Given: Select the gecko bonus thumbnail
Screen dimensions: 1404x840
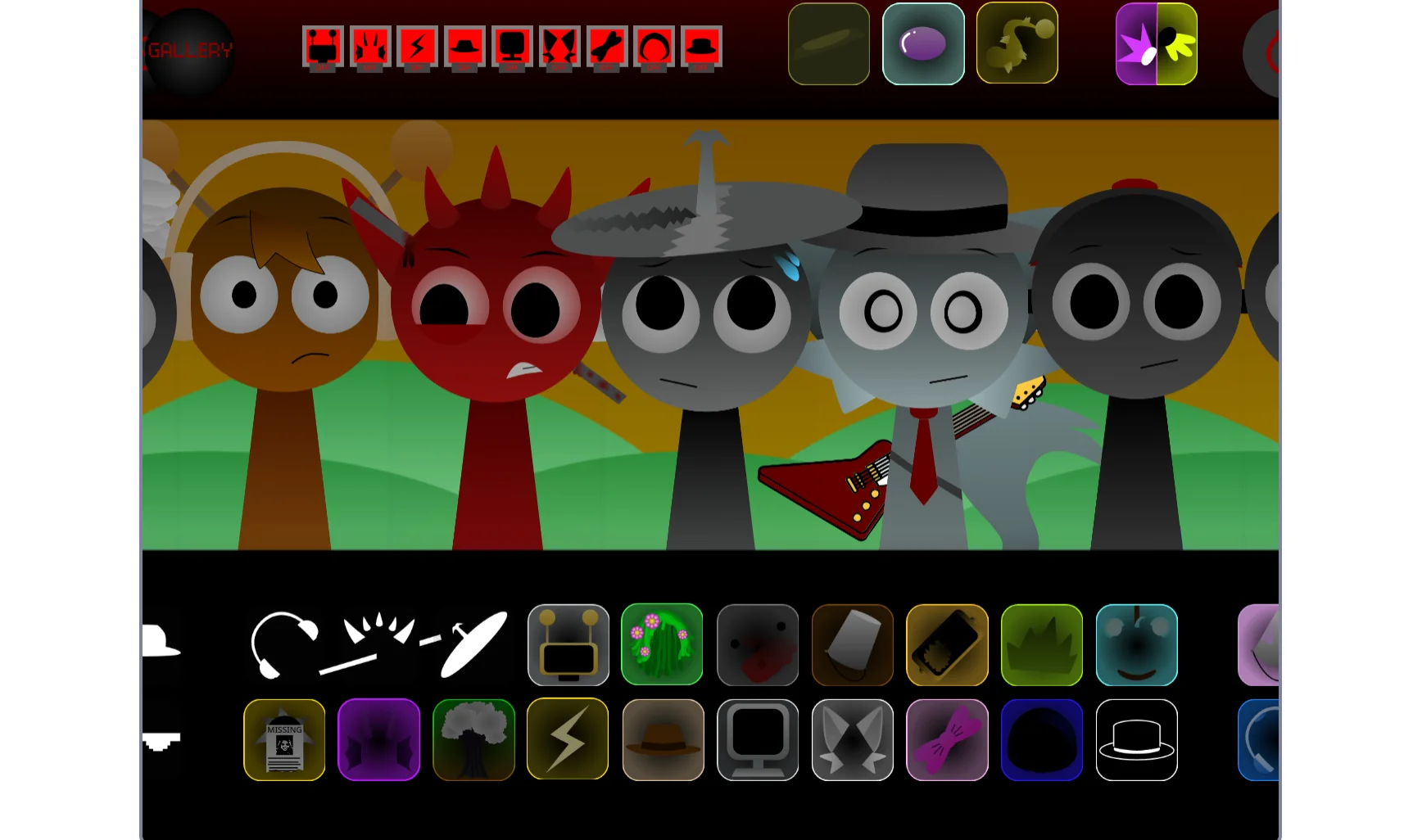Looking at the screenshot, I should coord(1017,43).
